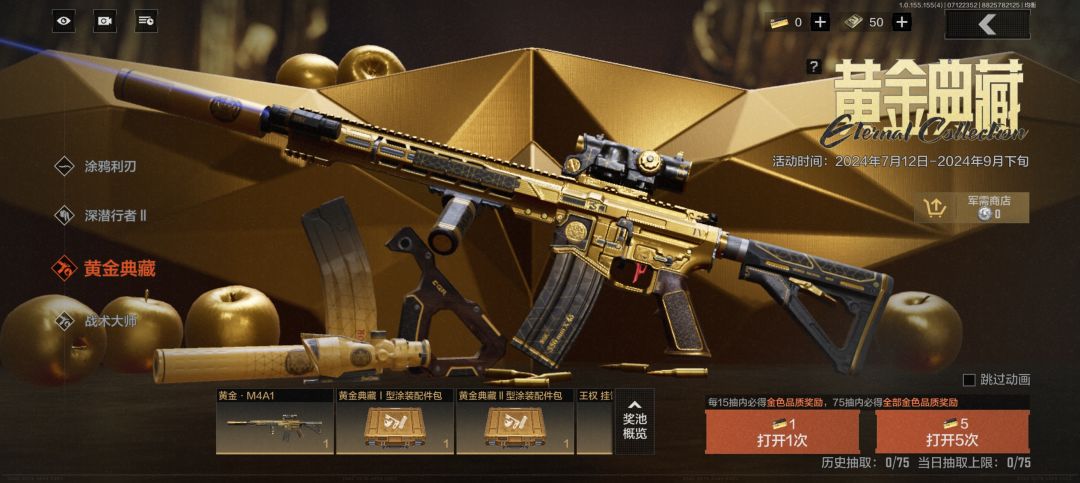This screenshot has height=483, width=1080.
Task: Open the list settings icon
Action: [146, 20]
